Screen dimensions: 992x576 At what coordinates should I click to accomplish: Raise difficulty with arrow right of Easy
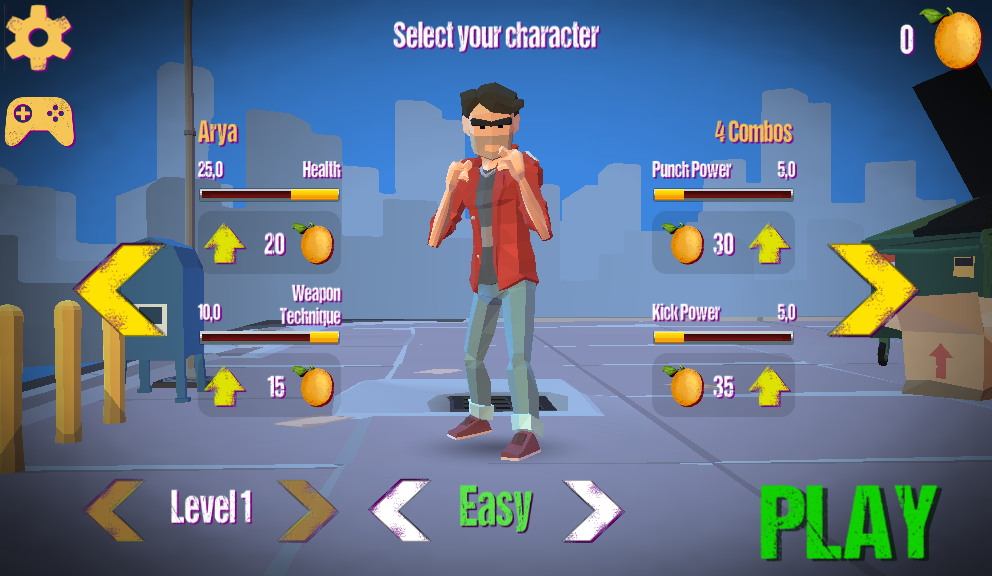click(x=593, y=510)
